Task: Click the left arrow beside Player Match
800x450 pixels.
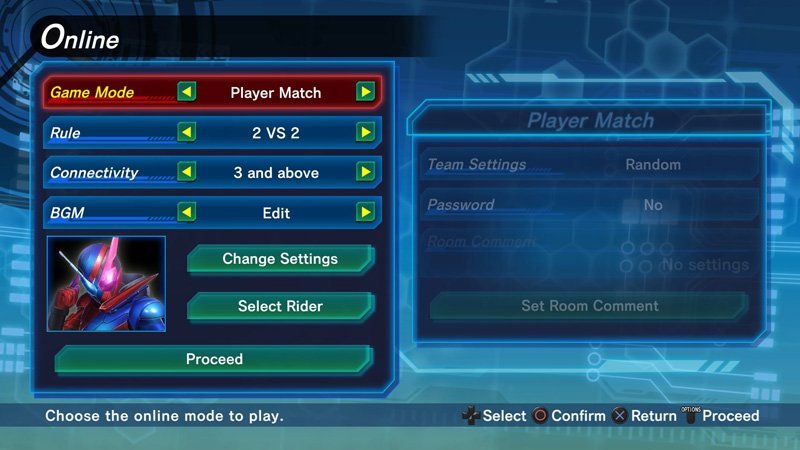Action: [187, 93]
